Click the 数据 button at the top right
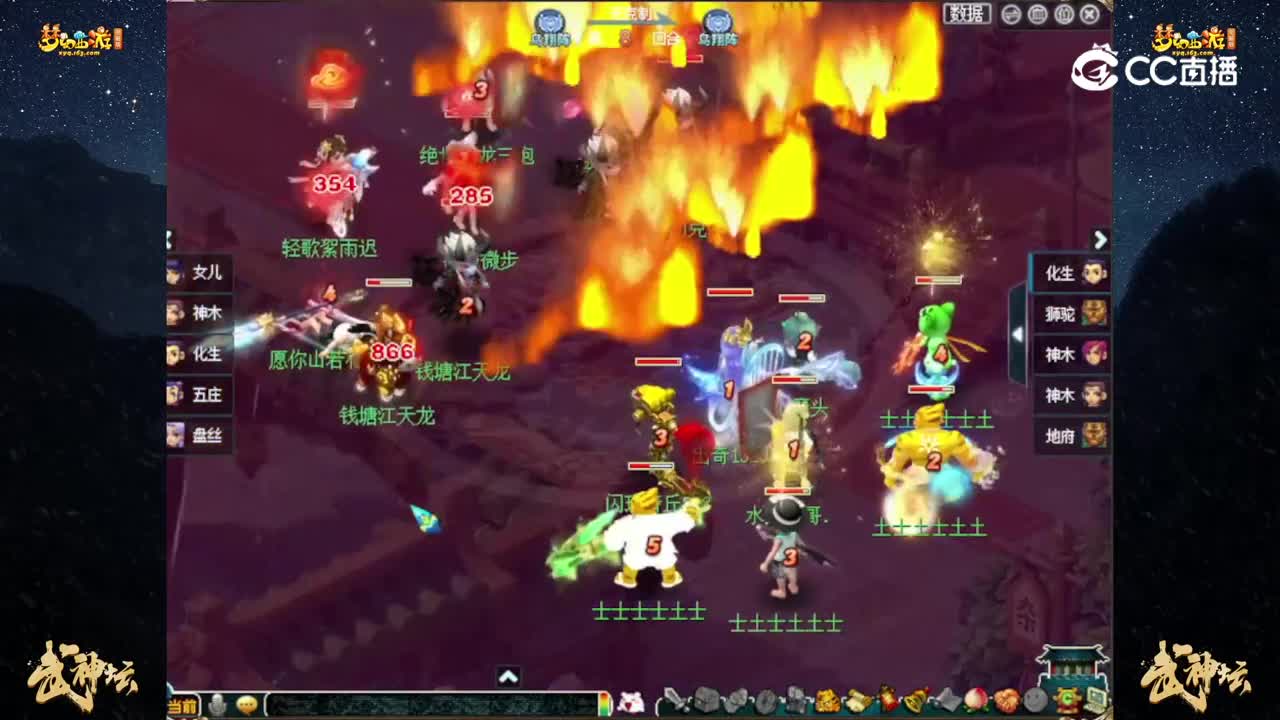Viewport: 1280px width, 720px height. coord(965,13)
